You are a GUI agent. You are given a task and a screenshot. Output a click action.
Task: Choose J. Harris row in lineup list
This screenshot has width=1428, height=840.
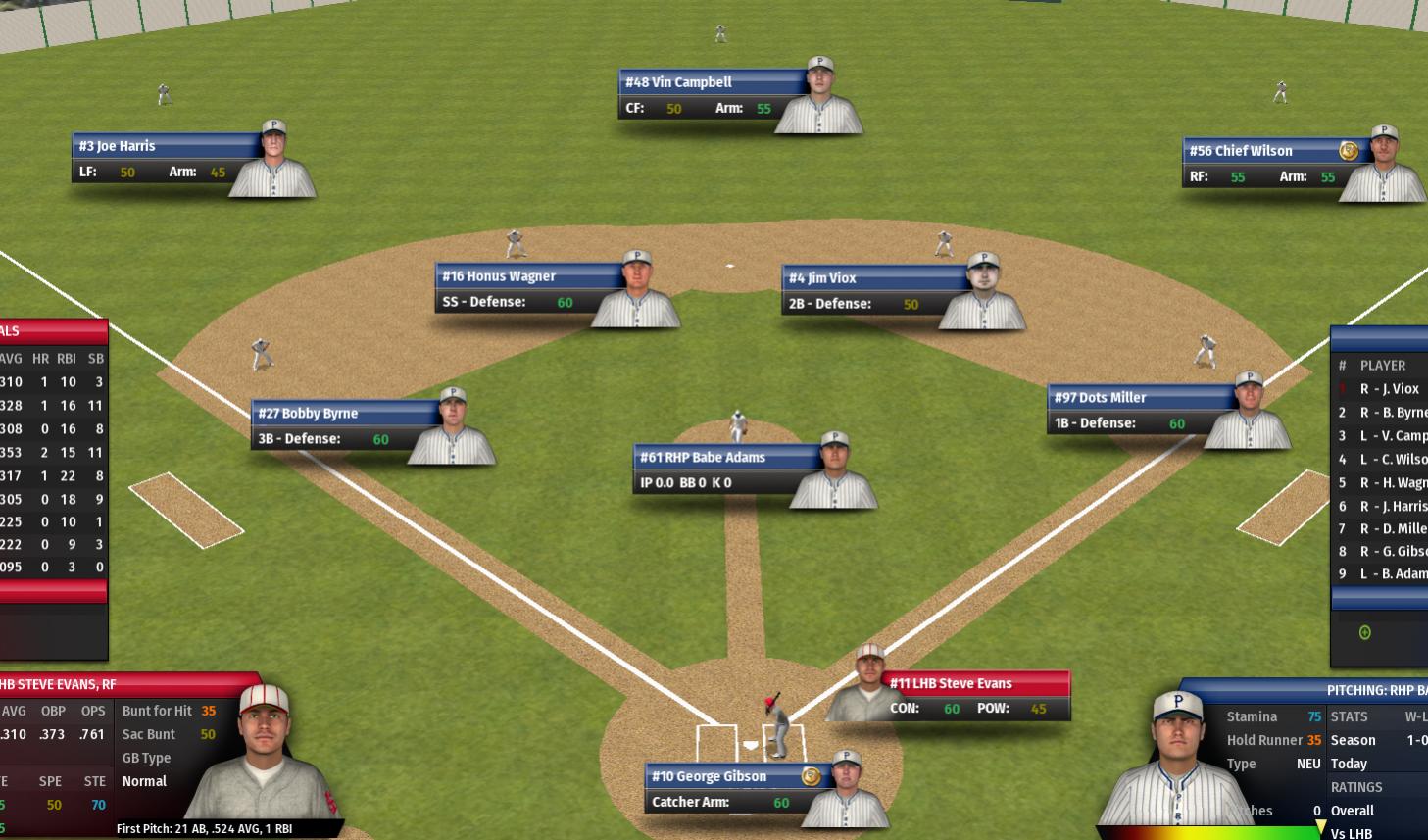[x=1384, y=506]
